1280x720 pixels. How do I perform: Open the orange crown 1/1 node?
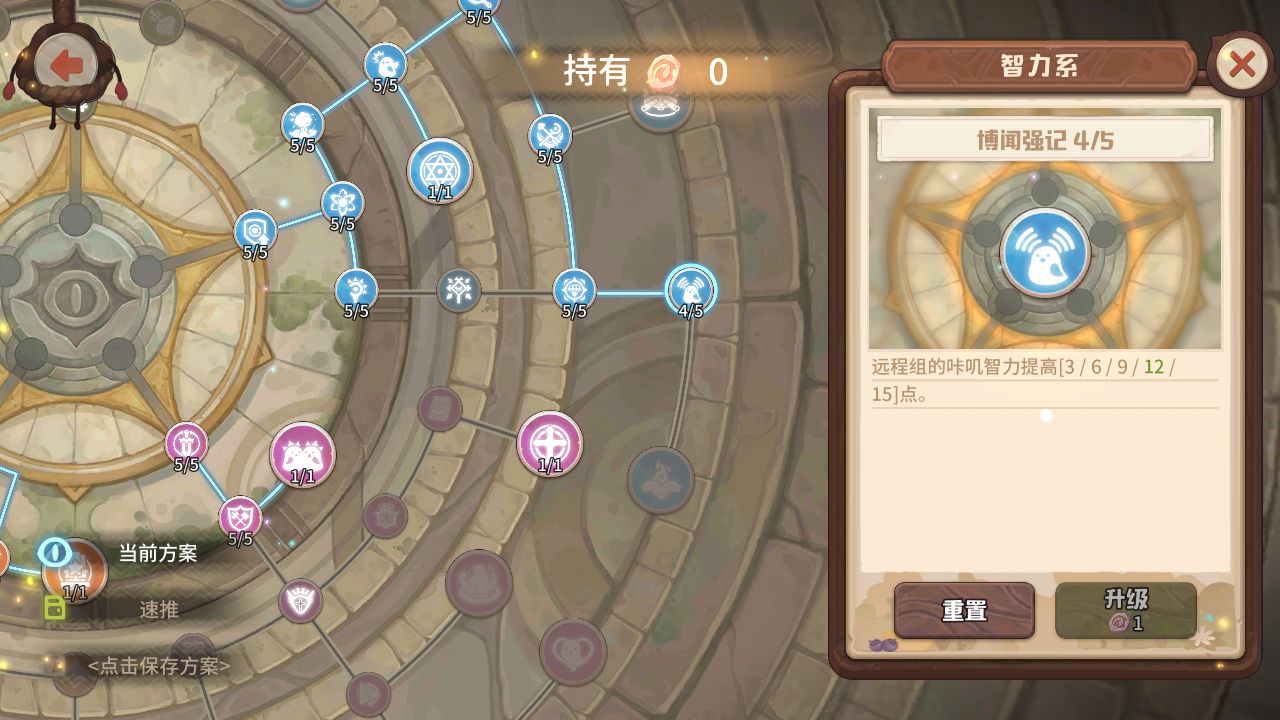[x=73, y=574]
